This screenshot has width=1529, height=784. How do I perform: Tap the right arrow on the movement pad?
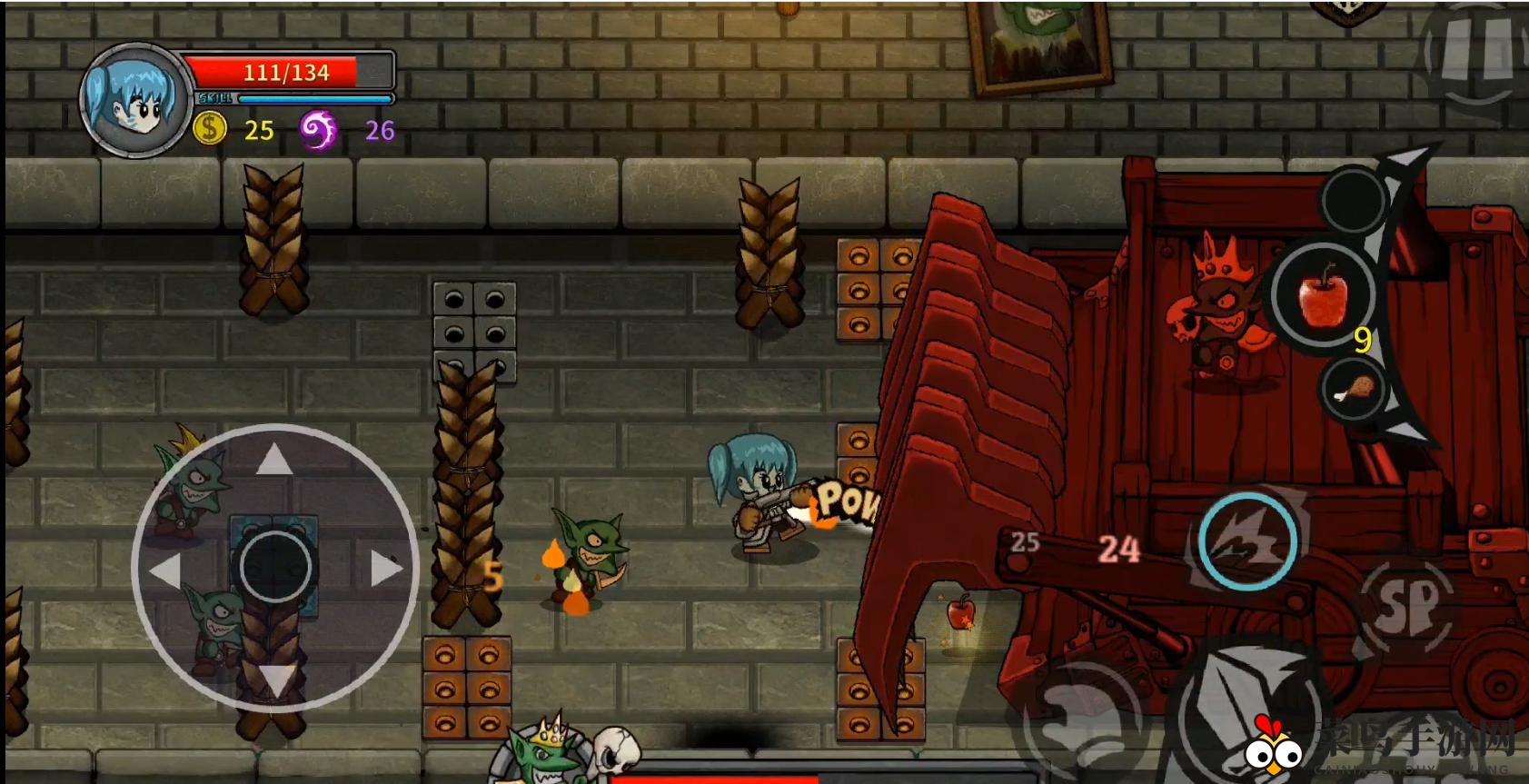click(x=385, y=569)
